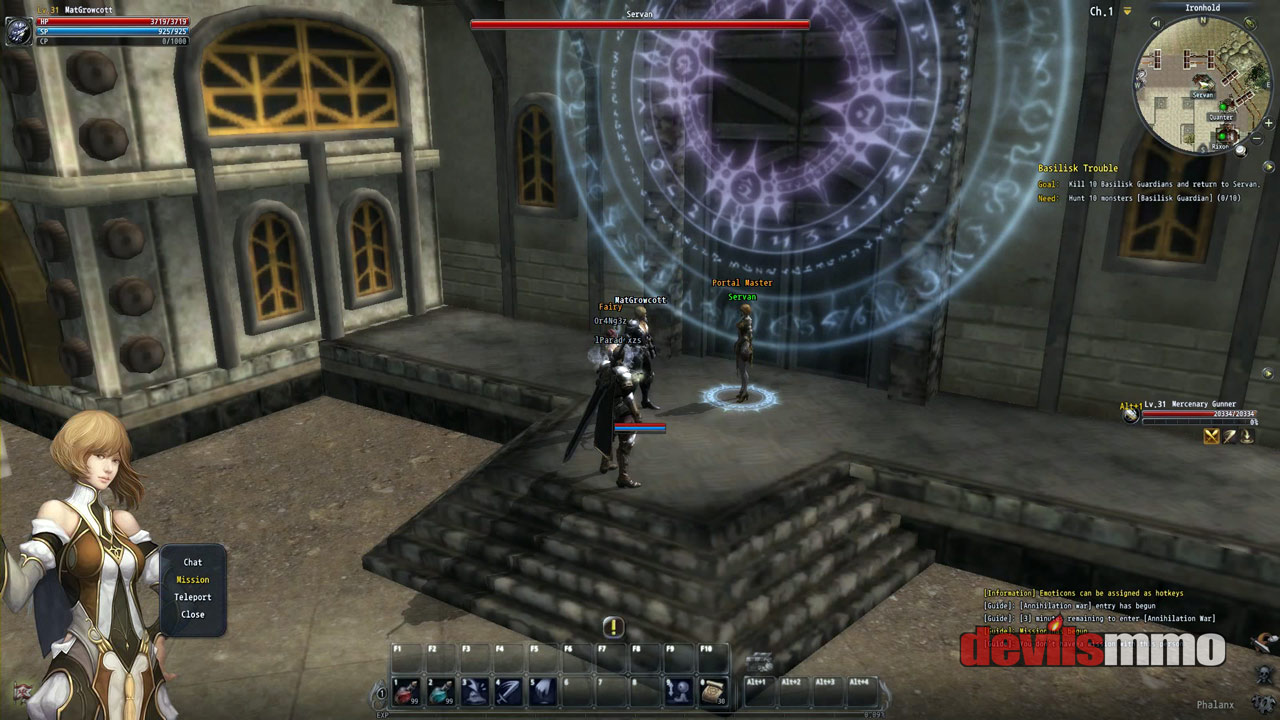
Task: Choose Chat in the Servan dialogue menu
Action: pyautogui.click(x=192, y=562)
